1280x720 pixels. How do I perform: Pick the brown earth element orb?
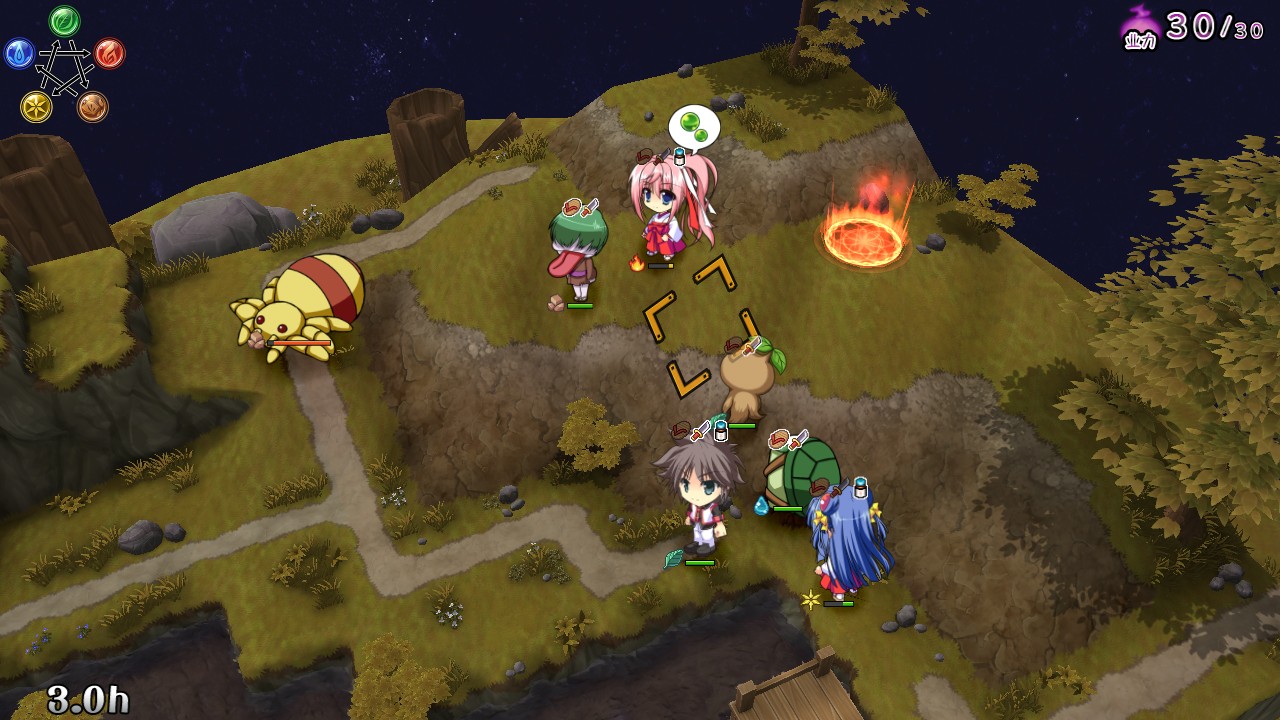pyautogui.click(x=93, y=106)
